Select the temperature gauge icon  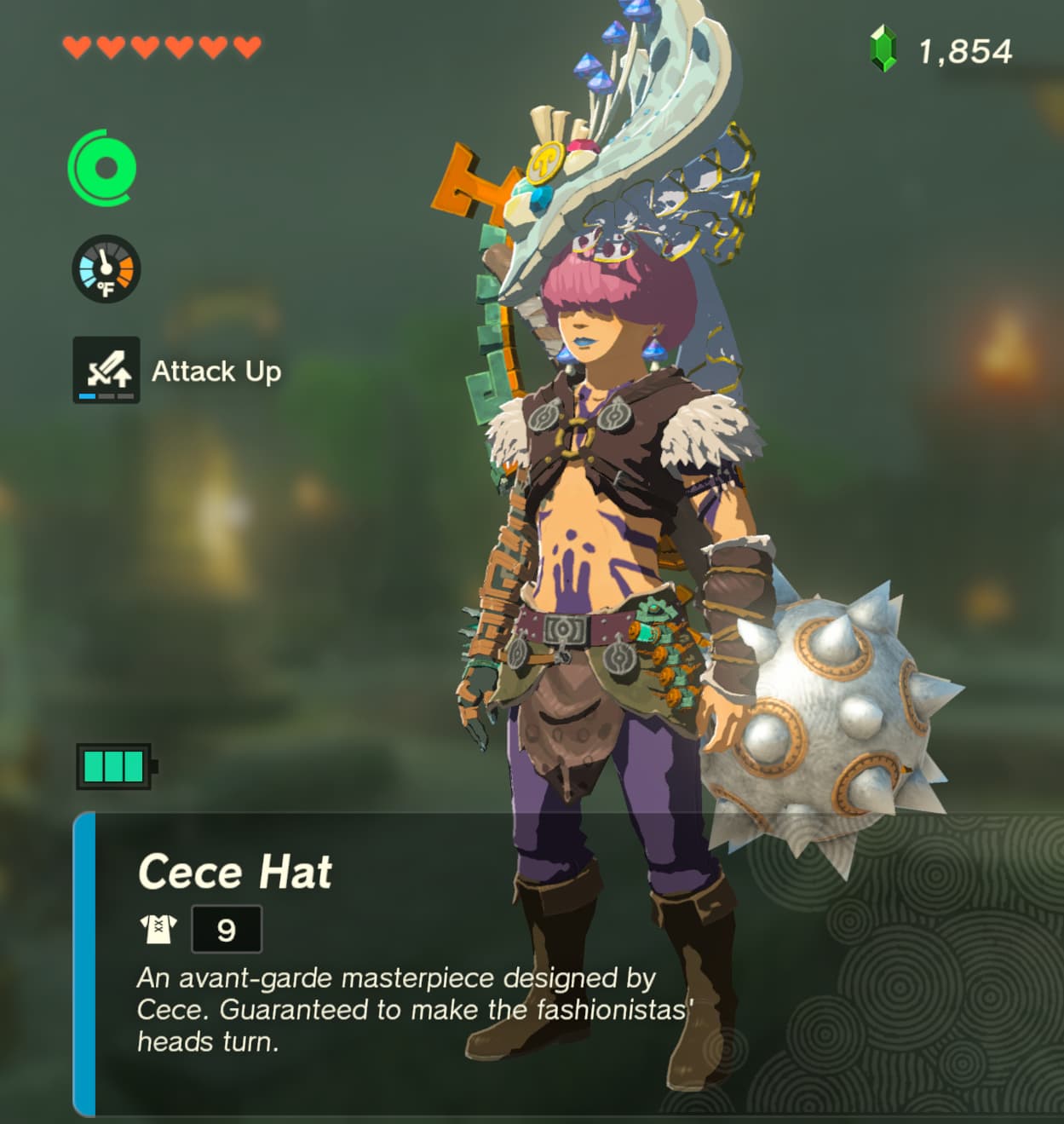[106, 269]
